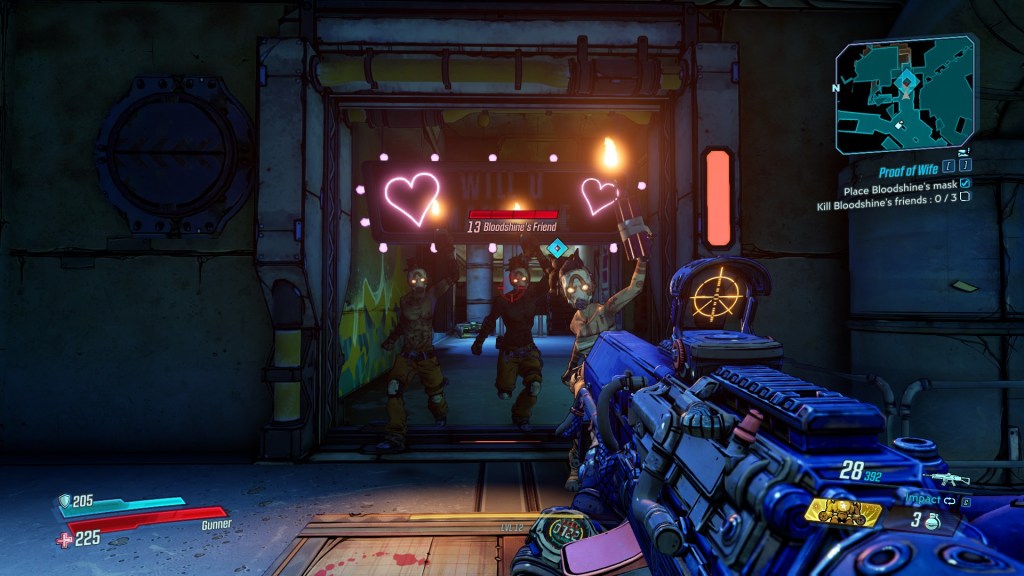Switch firing mode via the Impact cycle icon
1024x576 pixels.
pos(949,499)
